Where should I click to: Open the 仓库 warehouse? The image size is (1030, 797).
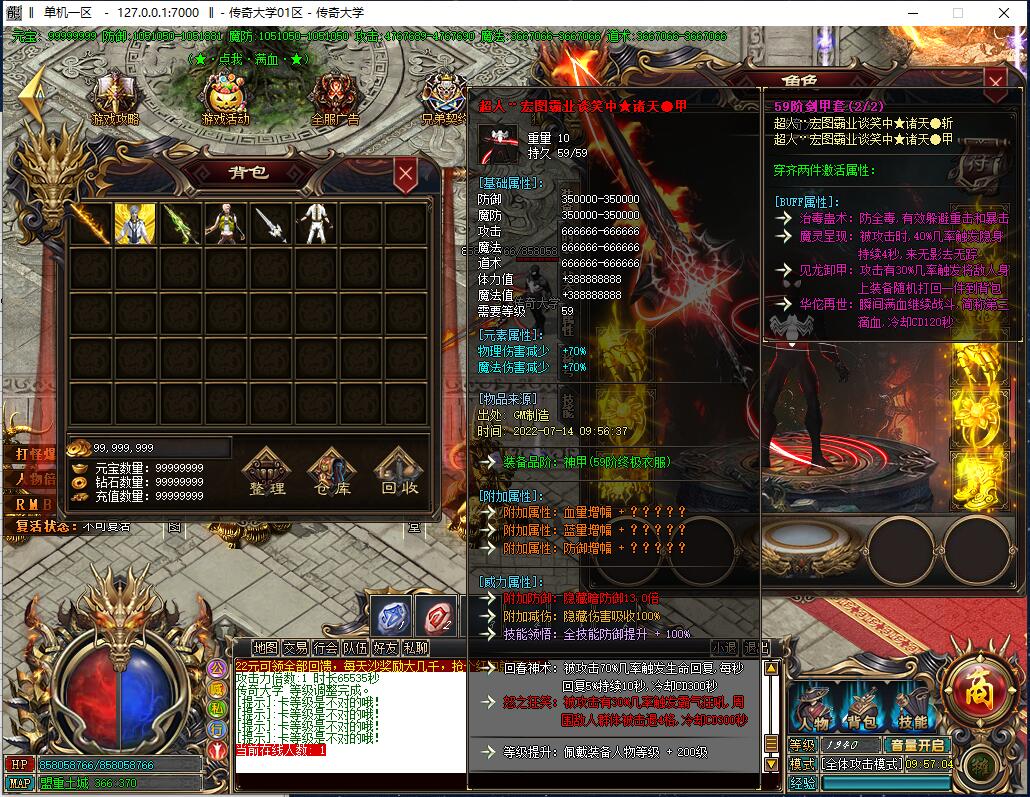tap(332, 472)
